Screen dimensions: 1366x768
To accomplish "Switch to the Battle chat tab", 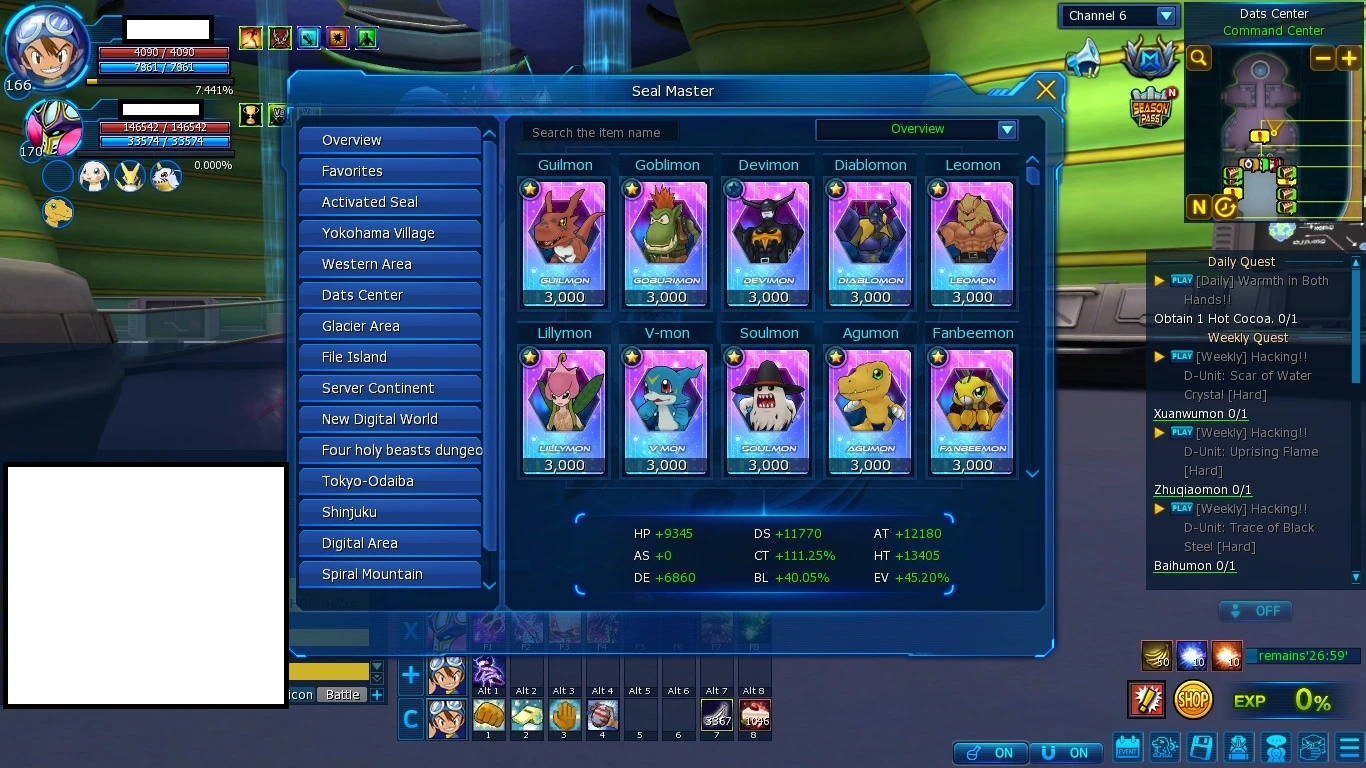I will pos(342,694).
